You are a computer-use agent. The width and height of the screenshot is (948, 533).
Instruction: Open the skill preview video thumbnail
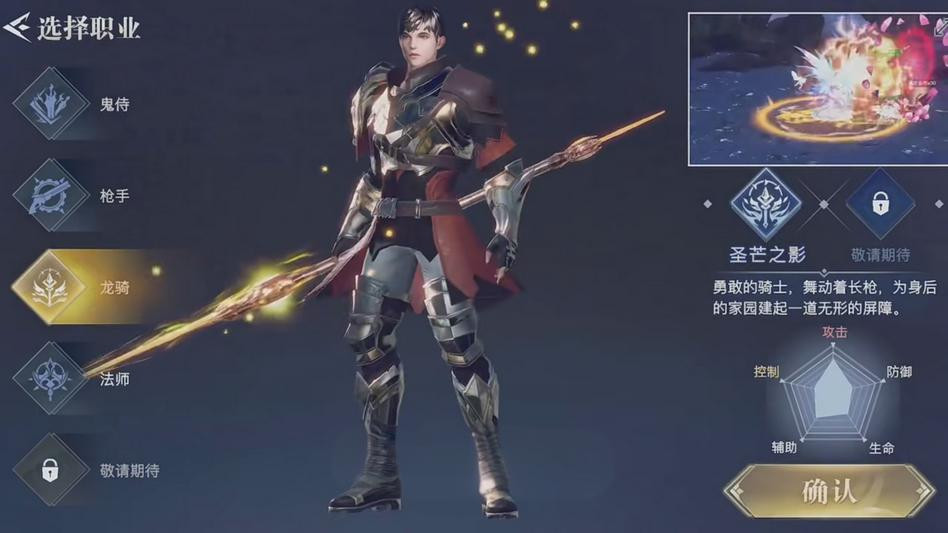coord(810,88)
